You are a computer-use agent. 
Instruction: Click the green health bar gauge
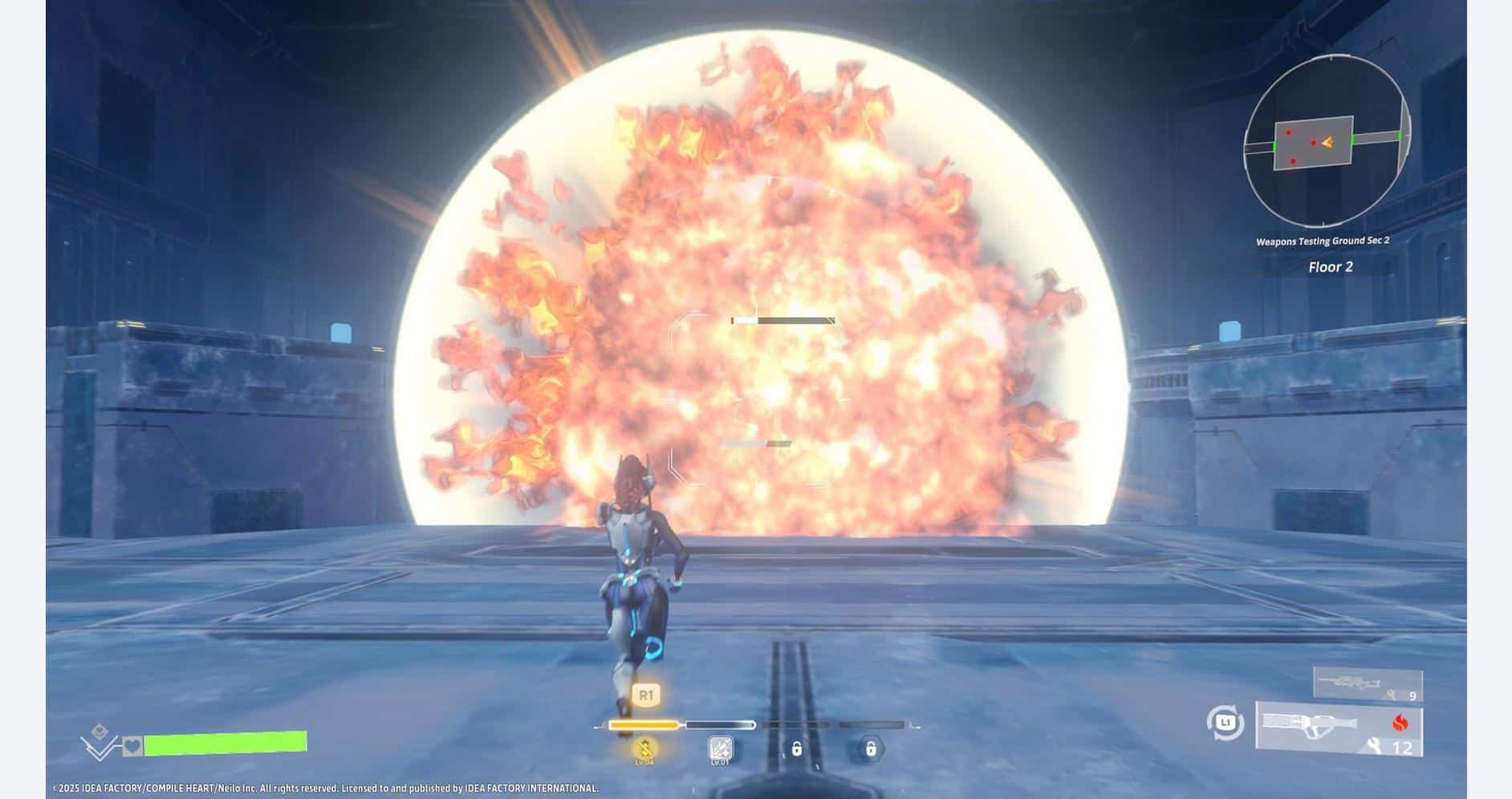pyautogui.click(x=225, y=743)
